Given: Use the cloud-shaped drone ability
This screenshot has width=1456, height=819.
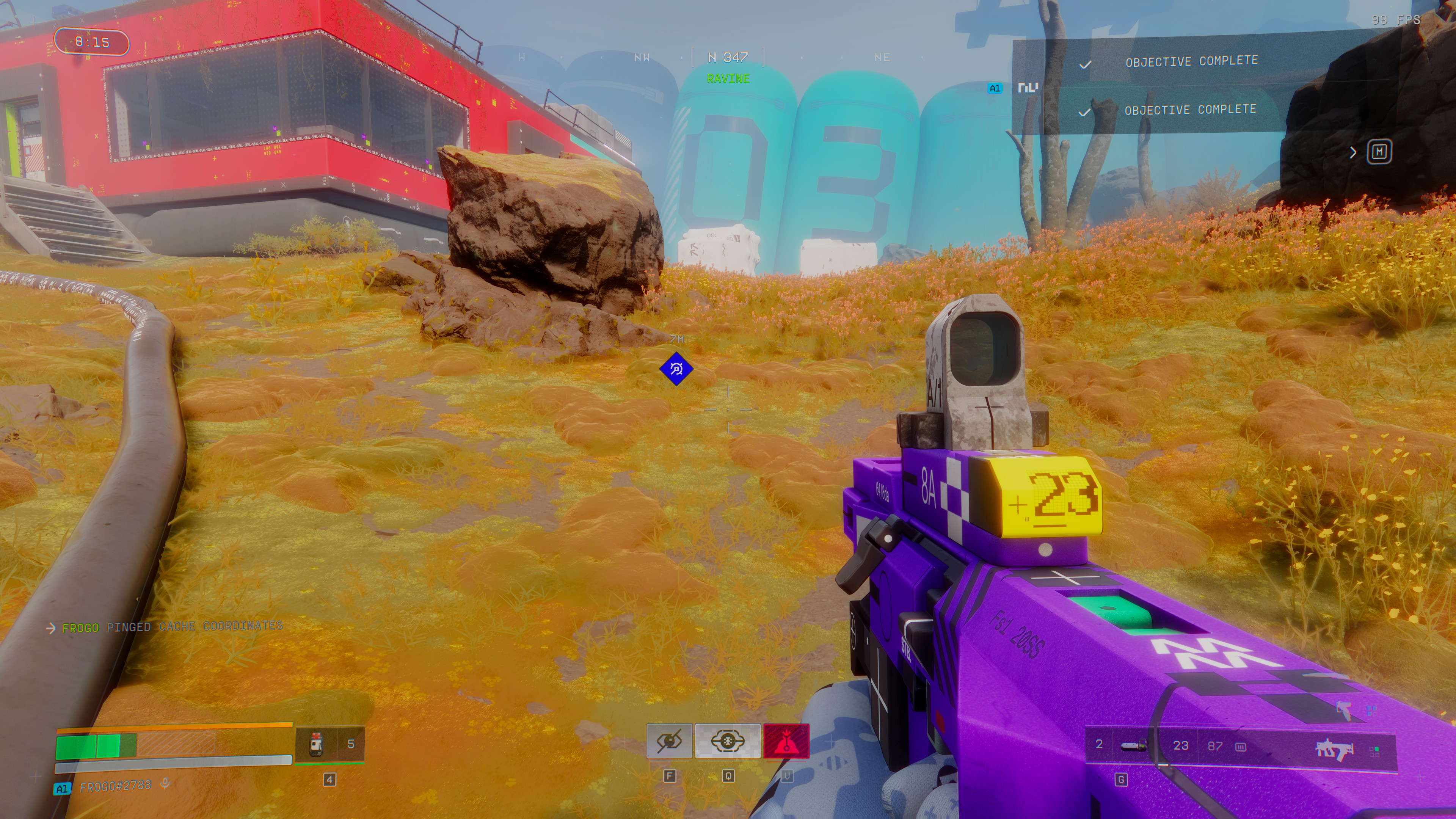Looking at the screenshot, I should pyautogui.click(x=728, y=741).
